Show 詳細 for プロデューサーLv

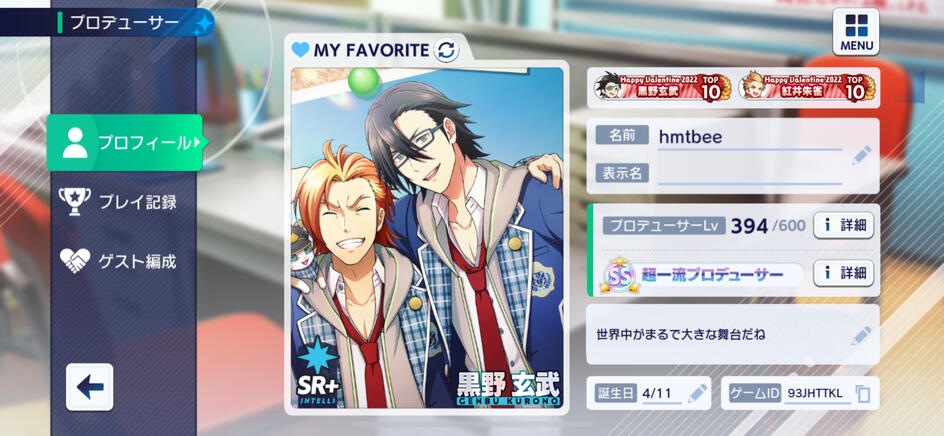click(x=843, y=226)
